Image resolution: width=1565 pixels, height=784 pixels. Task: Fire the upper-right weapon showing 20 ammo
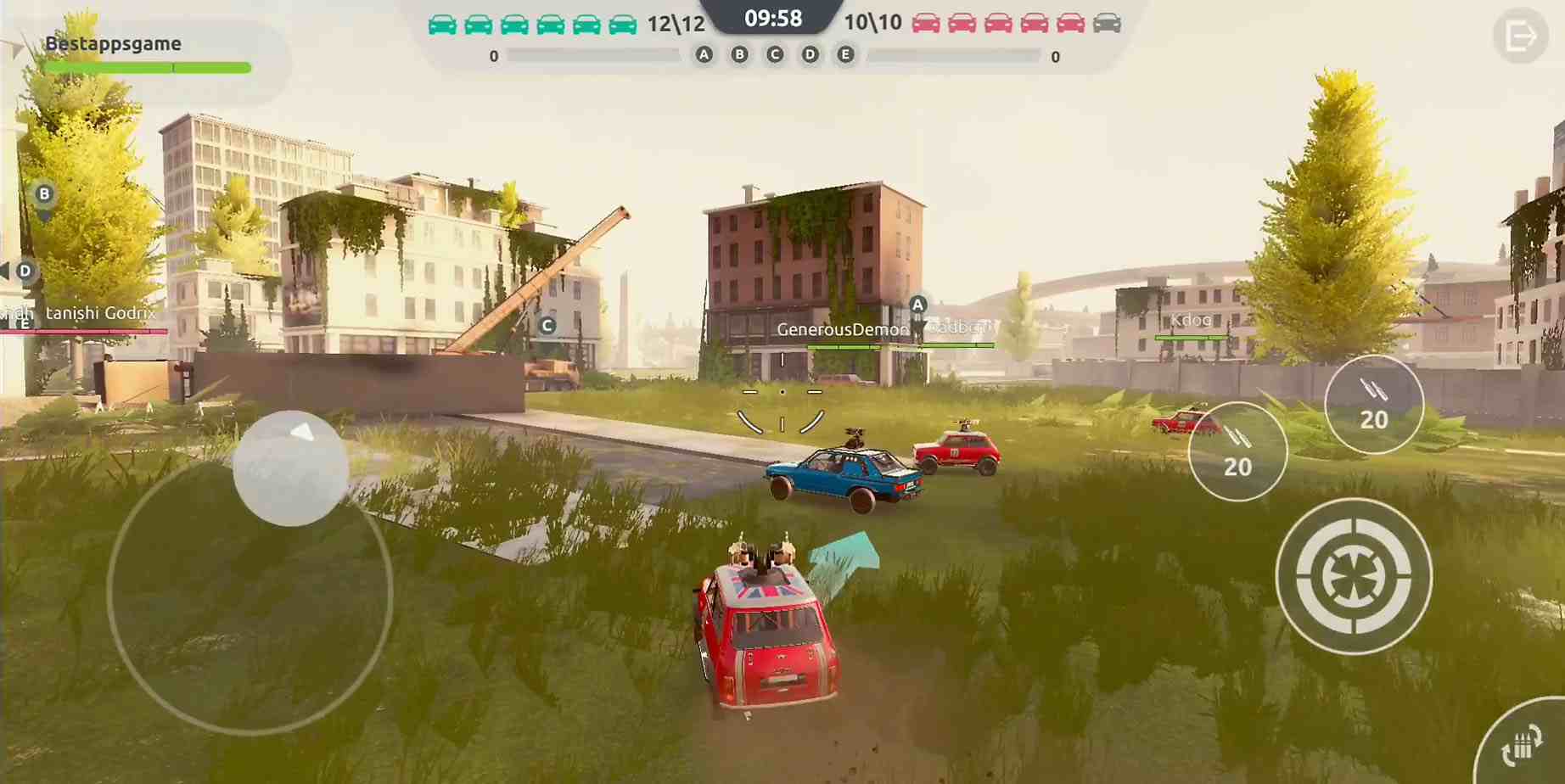pyautogui.click(x=1373, y=404)
